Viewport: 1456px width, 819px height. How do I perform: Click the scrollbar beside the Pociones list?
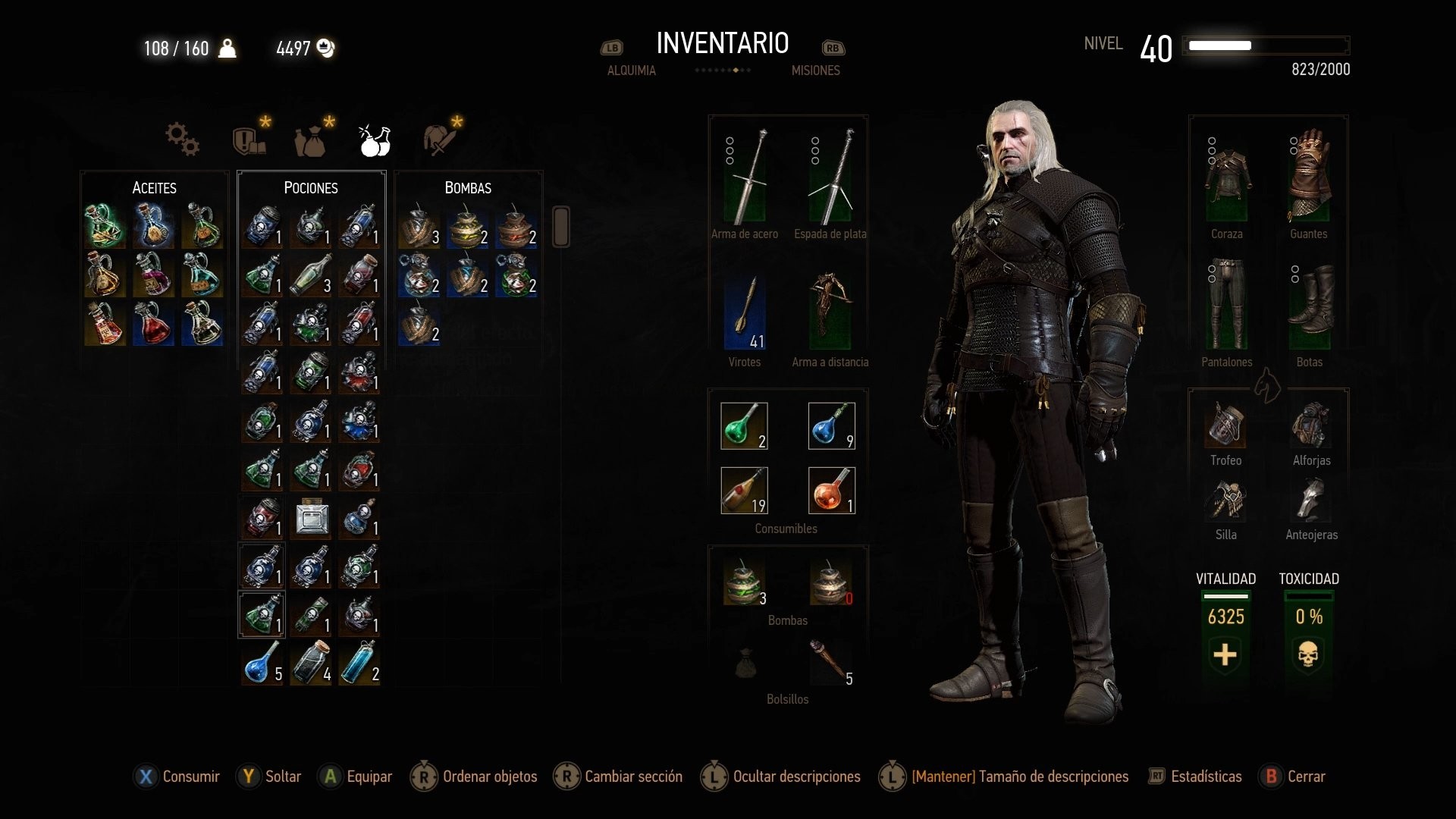click(x=560, y=226)
